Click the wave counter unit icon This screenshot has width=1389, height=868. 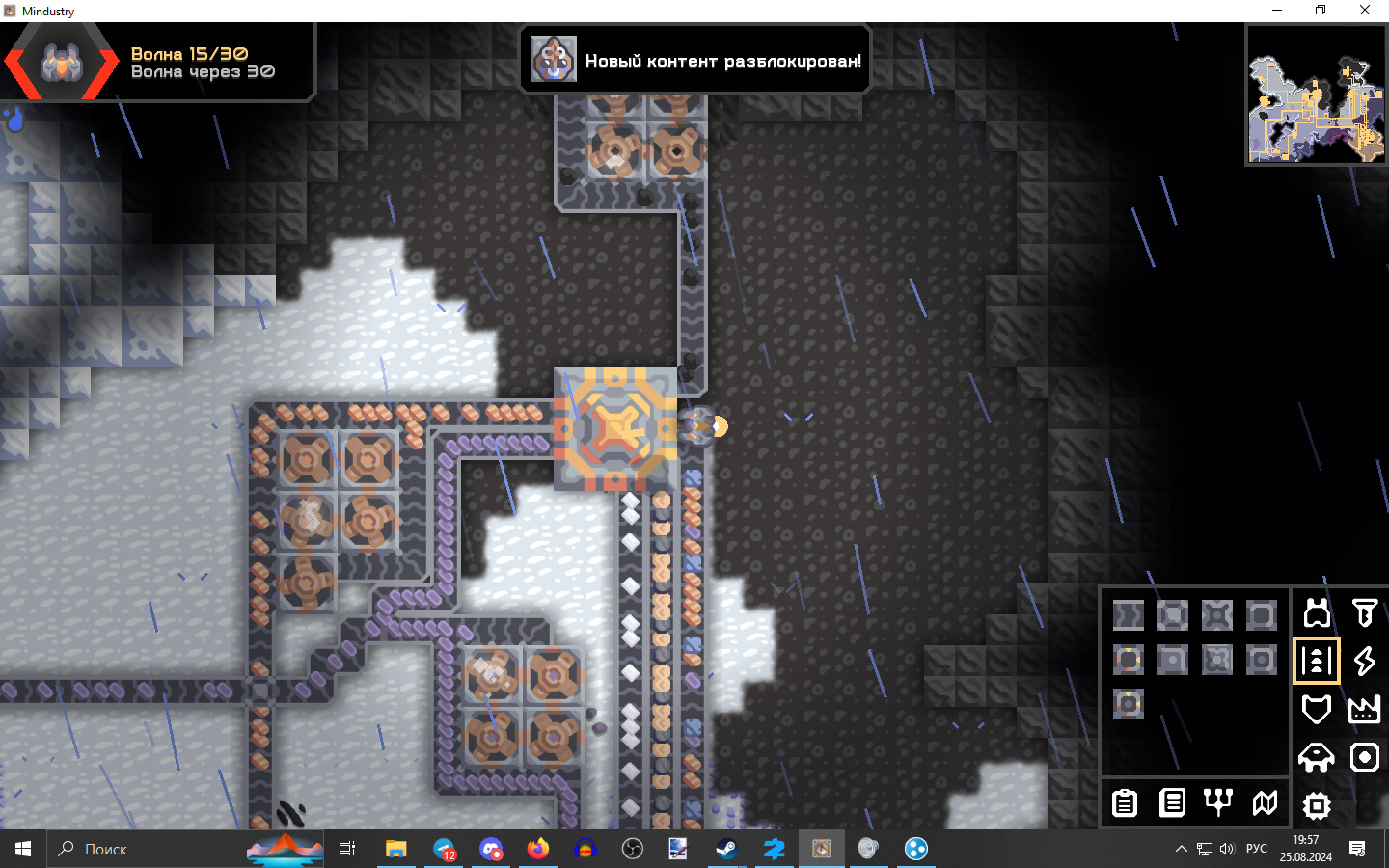62,63
